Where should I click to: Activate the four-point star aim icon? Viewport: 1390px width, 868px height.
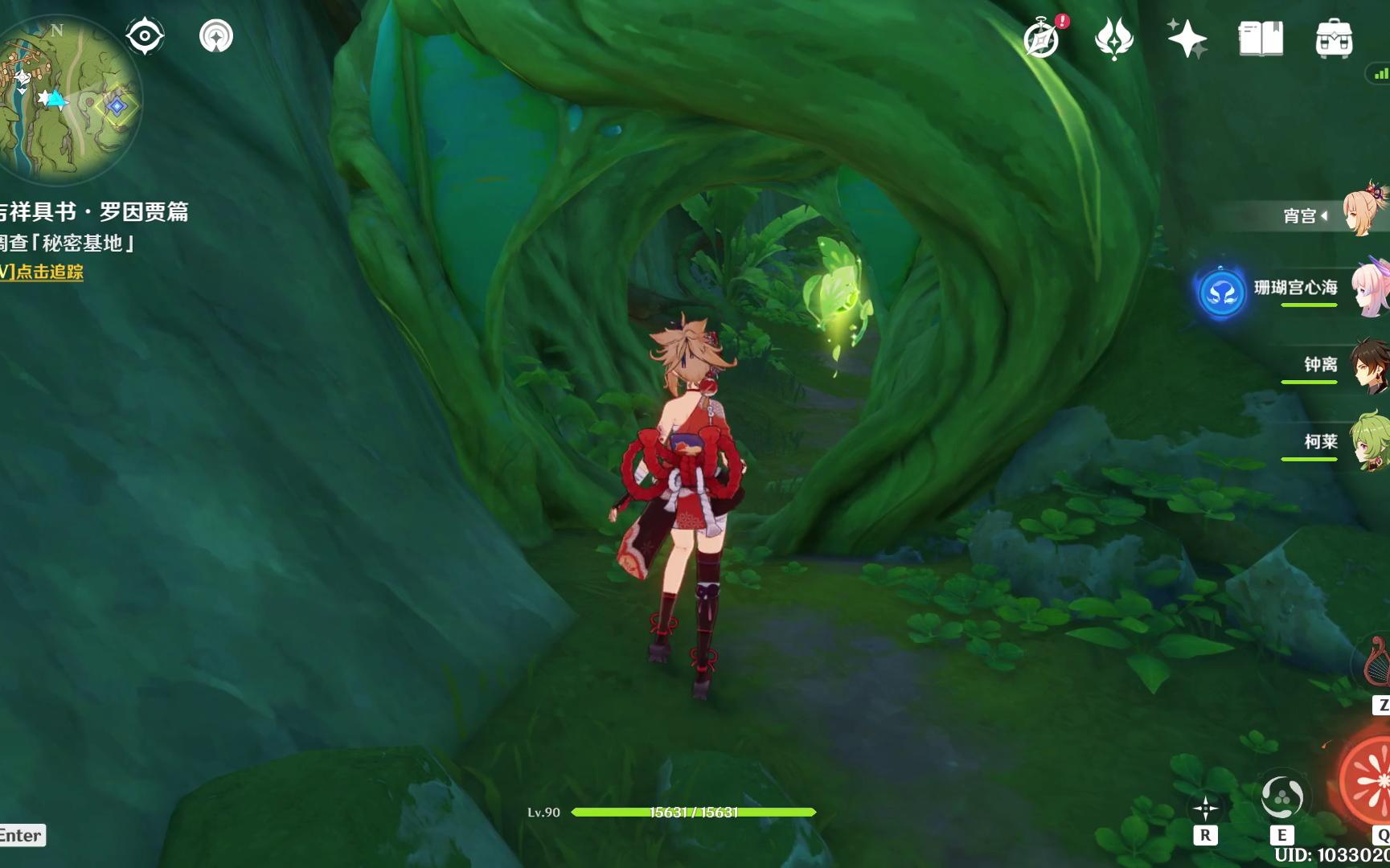(1205, 809)
